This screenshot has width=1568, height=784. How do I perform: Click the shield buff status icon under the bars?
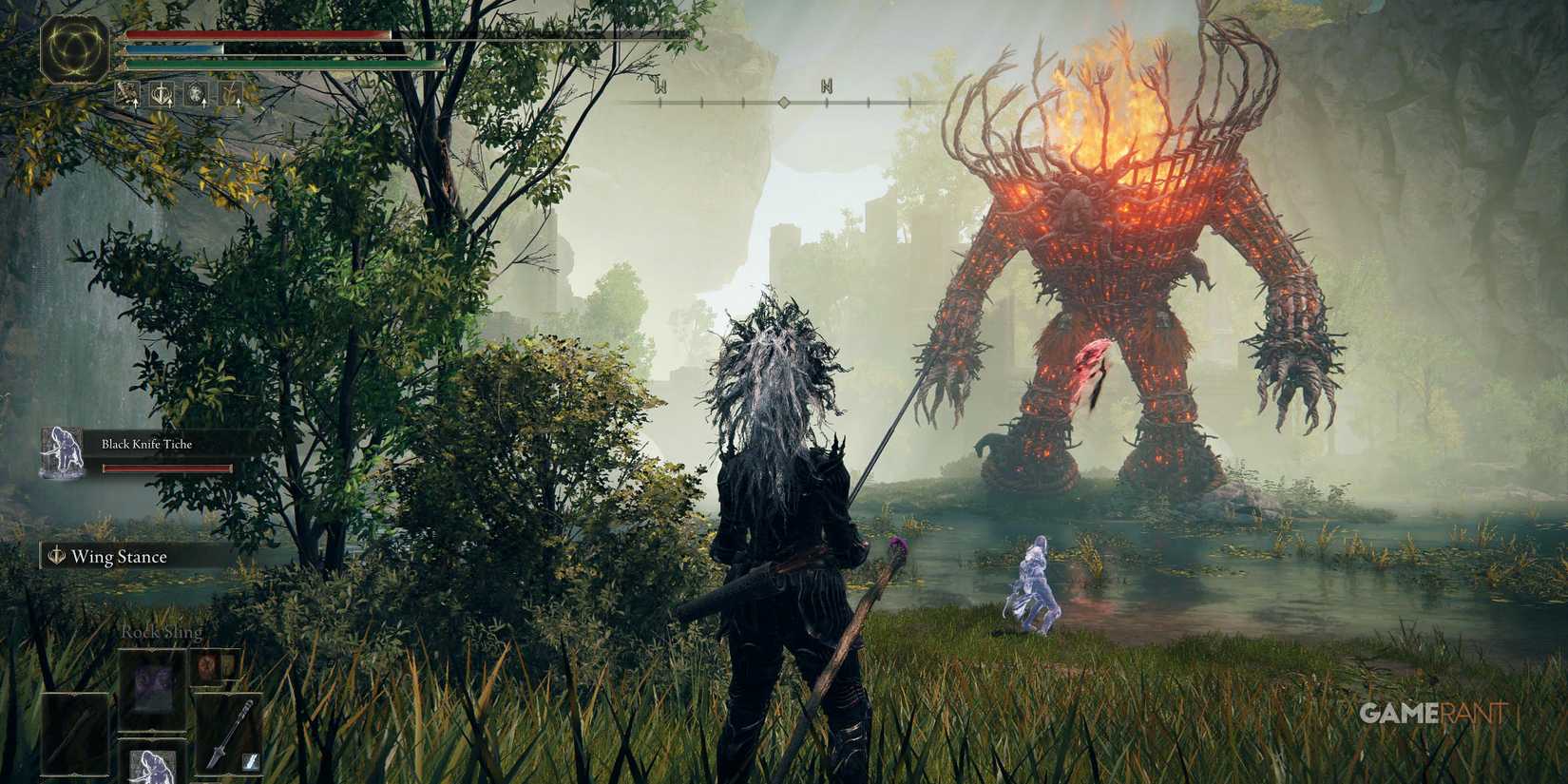point(163,93)
